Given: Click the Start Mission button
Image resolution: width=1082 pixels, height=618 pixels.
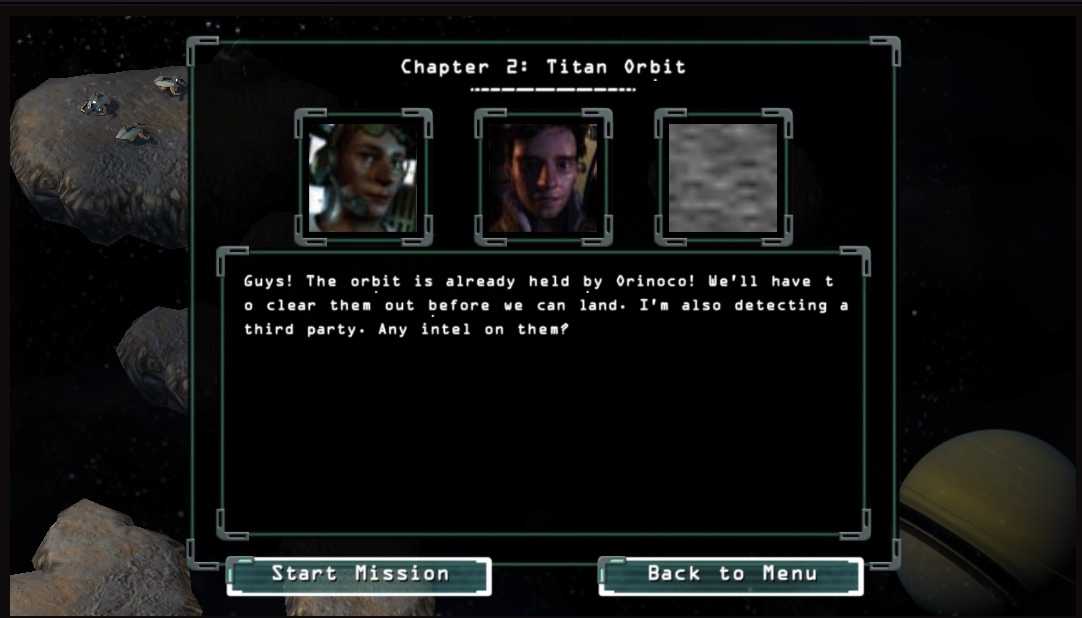Looking at the screenshot, I should point(359,575).
